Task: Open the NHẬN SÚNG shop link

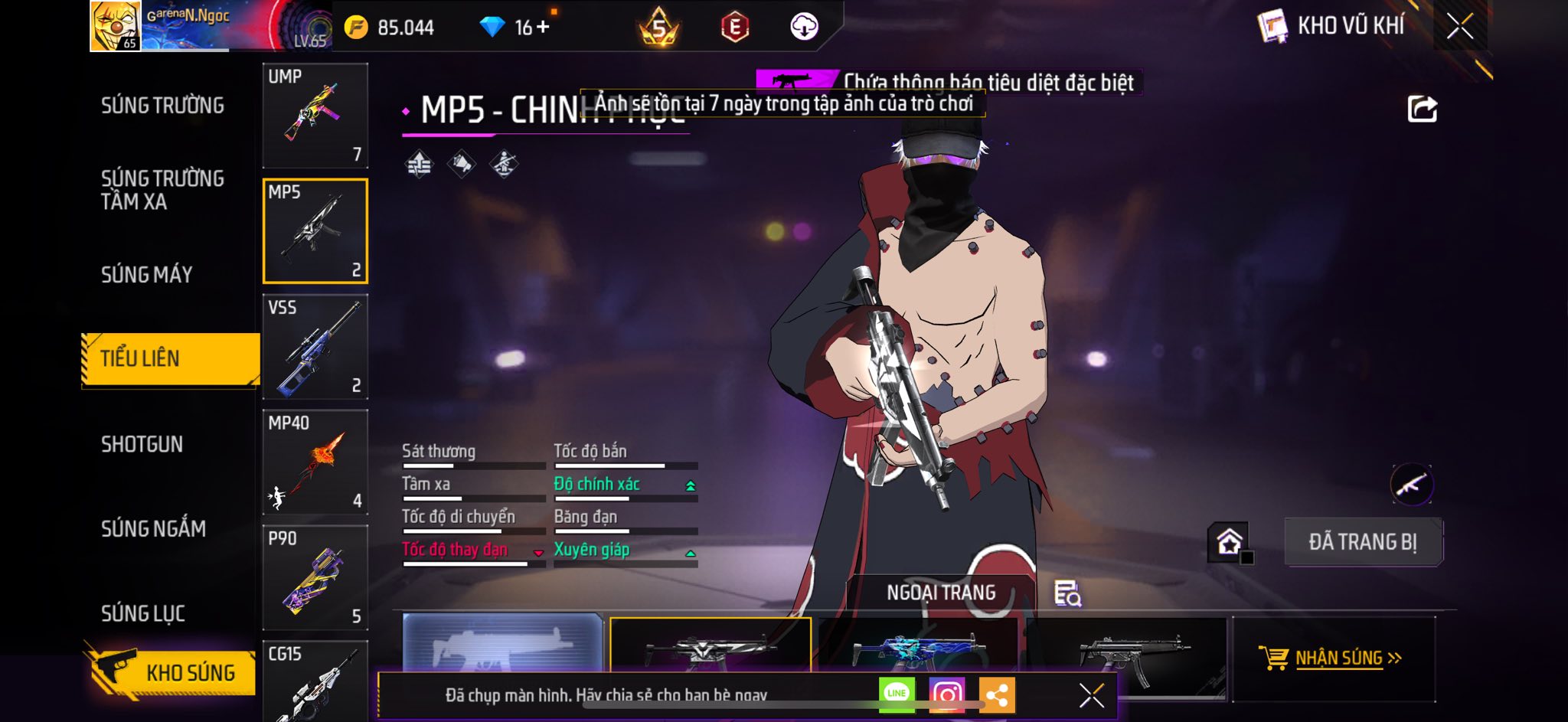Action: tap(1333, 658)
